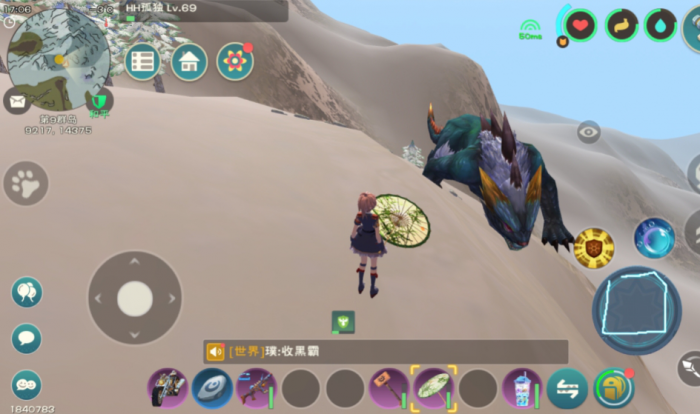Tap the house home button
Screen dimensions: 700x414
coord(189,62)
